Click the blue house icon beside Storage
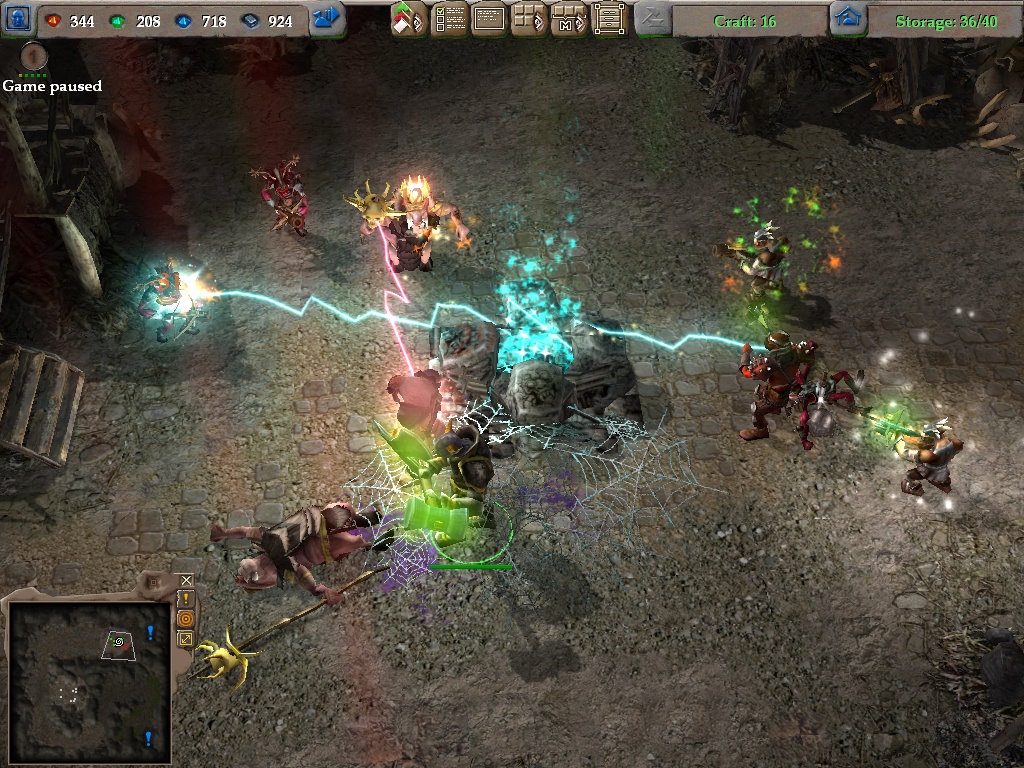The width and height of the screenshot is (1024, 768). [x=848, y=18]
